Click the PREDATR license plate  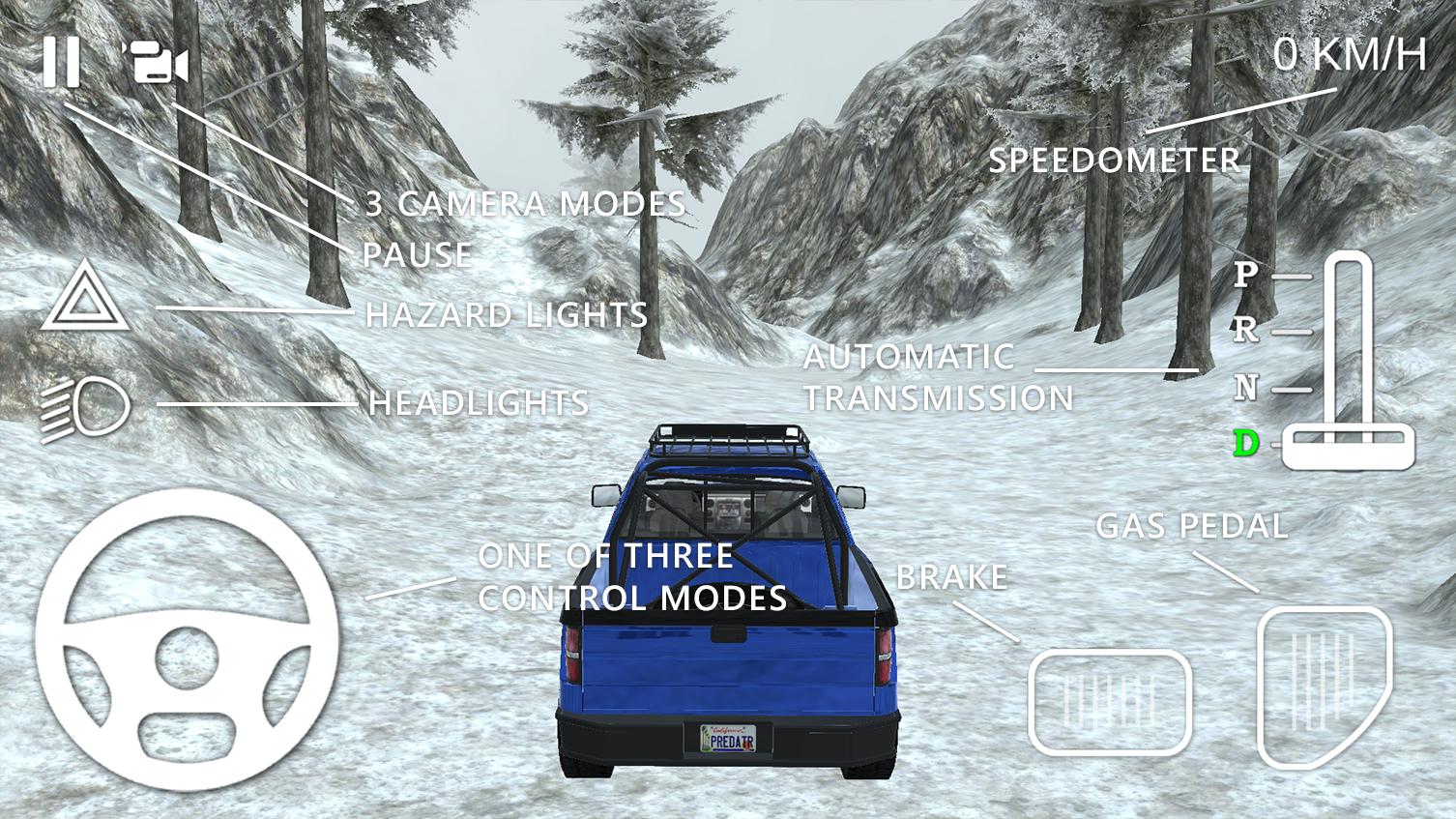coord(726,737)
